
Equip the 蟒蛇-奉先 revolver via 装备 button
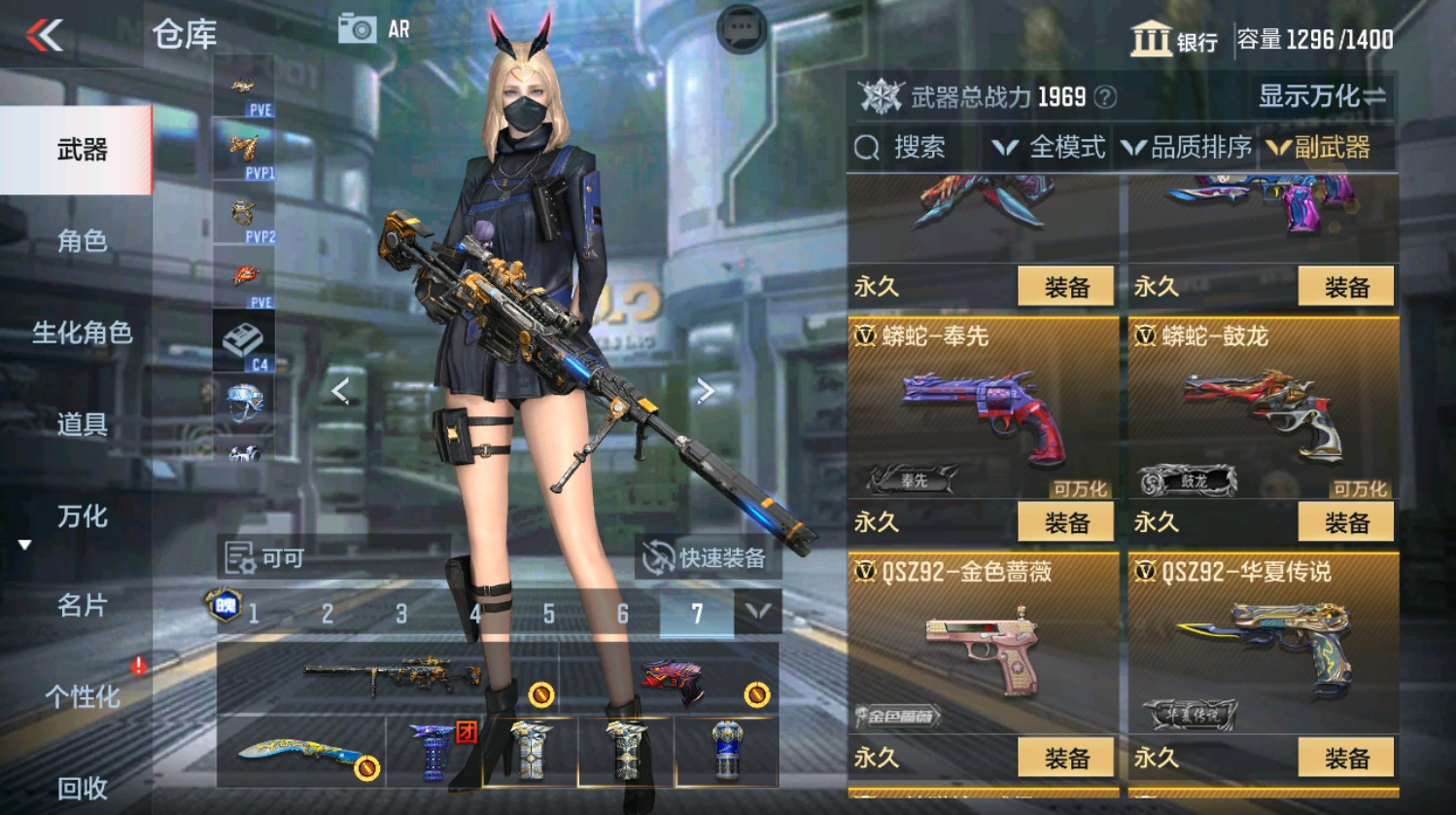[x=1069, y=522]
